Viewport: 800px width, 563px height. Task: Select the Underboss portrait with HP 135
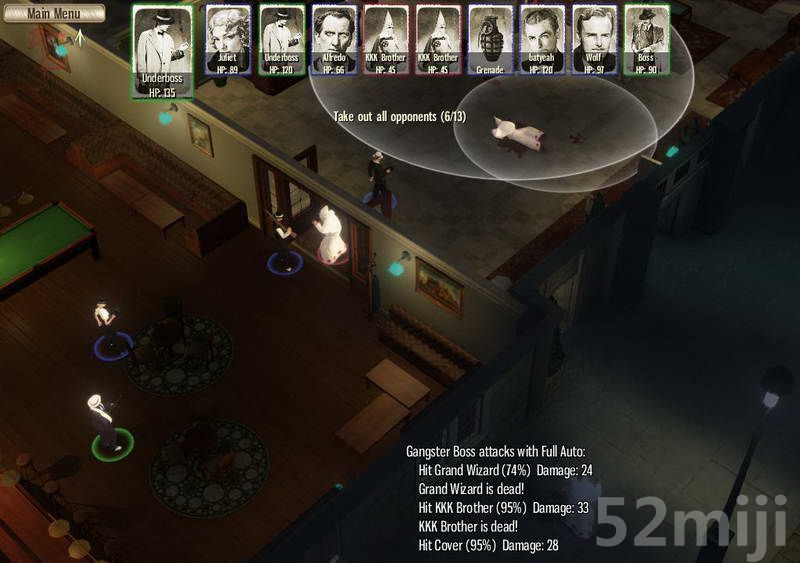(x=162, y=50)
